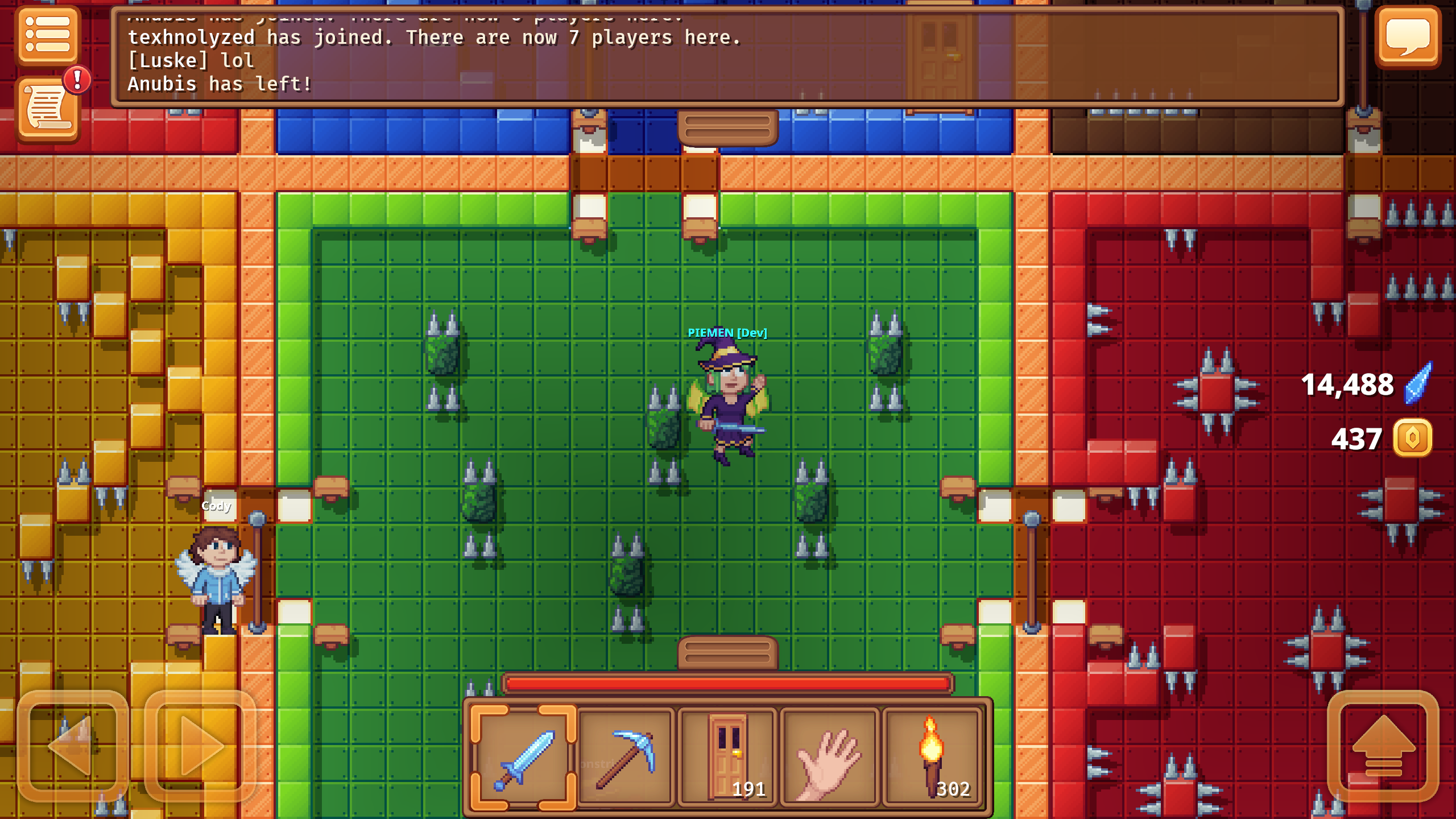Screen dimensions: 1456x819
Task: Click the Anubis has left message
Action: click(219, 84)
